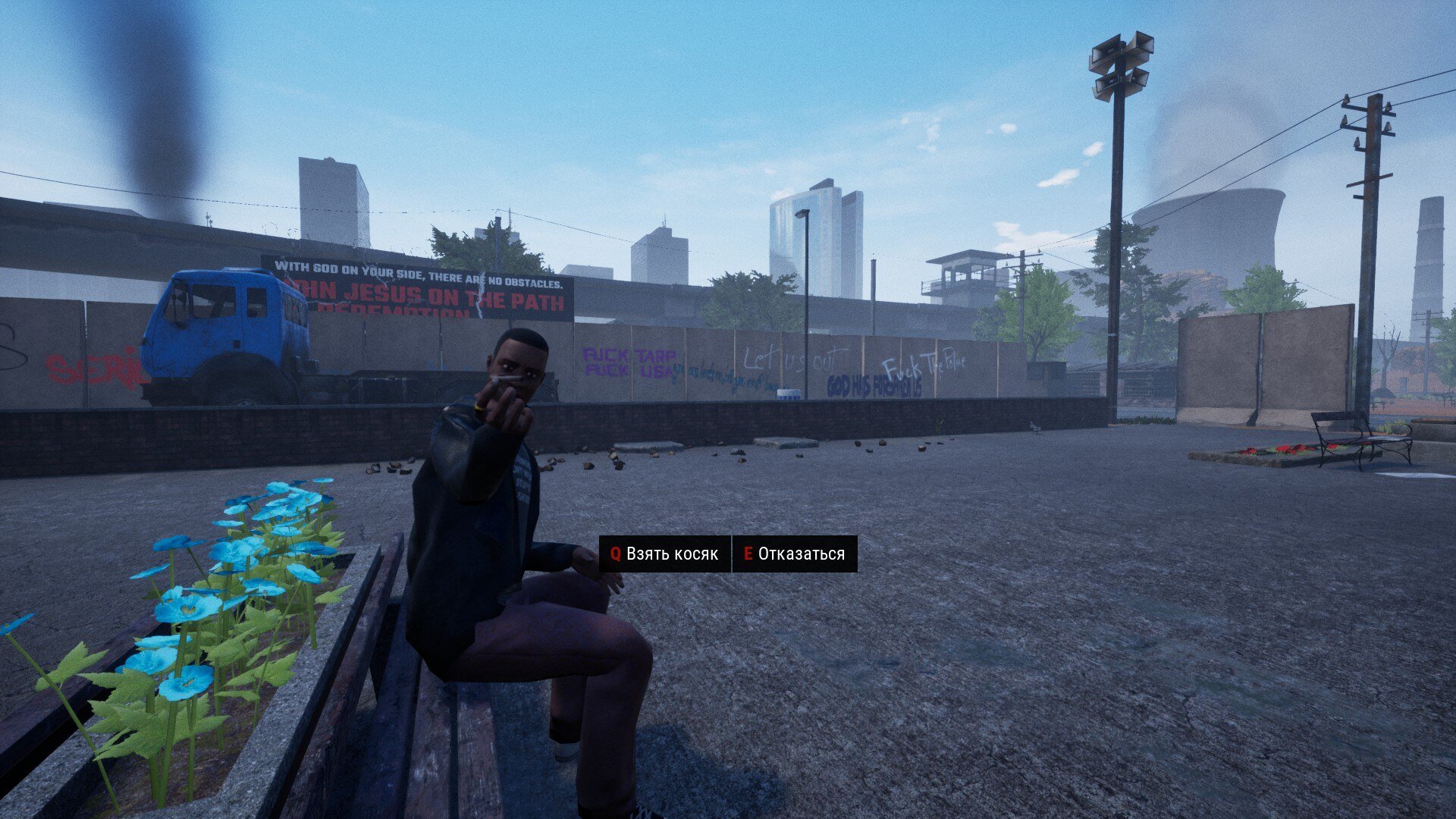
Task: Choose the "Взять косяк" dialogue option
Action: point(664,554)
